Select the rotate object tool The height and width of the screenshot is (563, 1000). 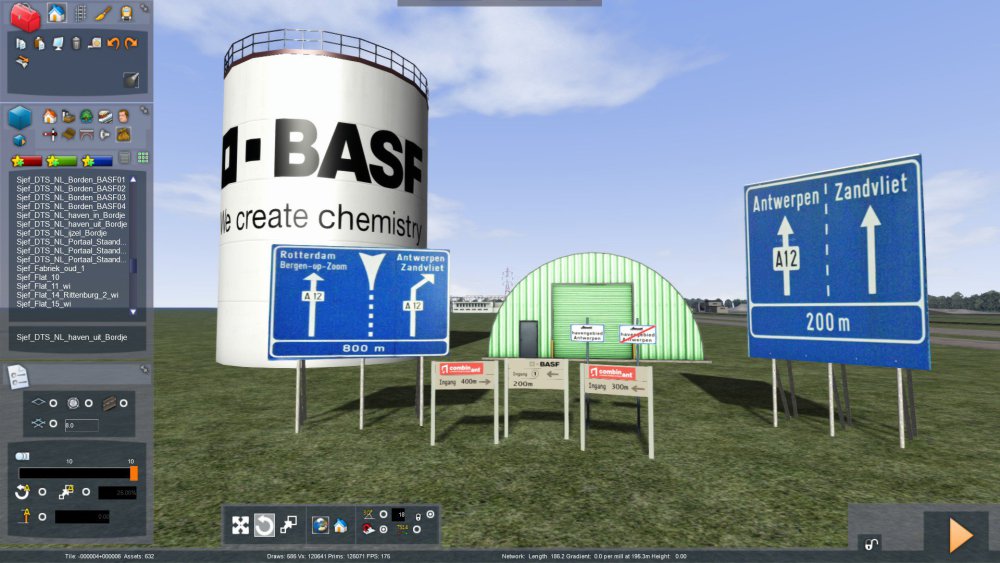(x=264, y=525)
